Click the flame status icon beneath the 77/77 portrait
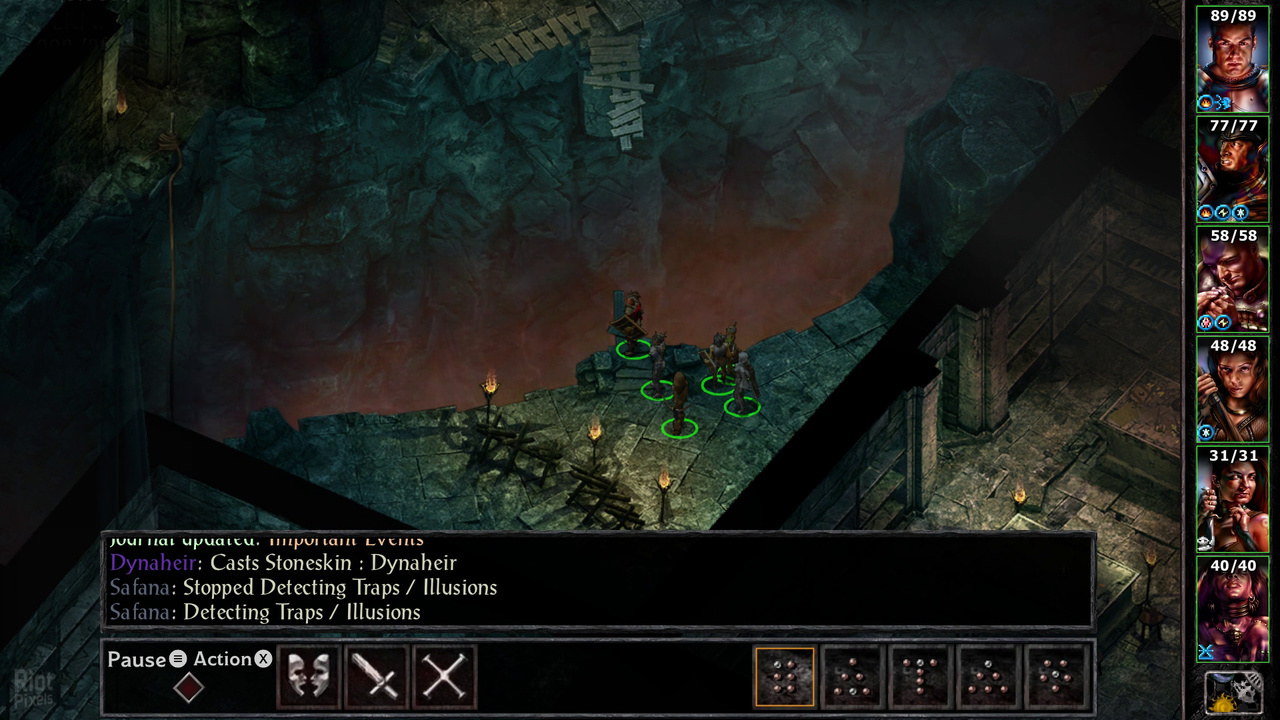The height and width of the screenshot is (720, 1280). (1205, 210)
